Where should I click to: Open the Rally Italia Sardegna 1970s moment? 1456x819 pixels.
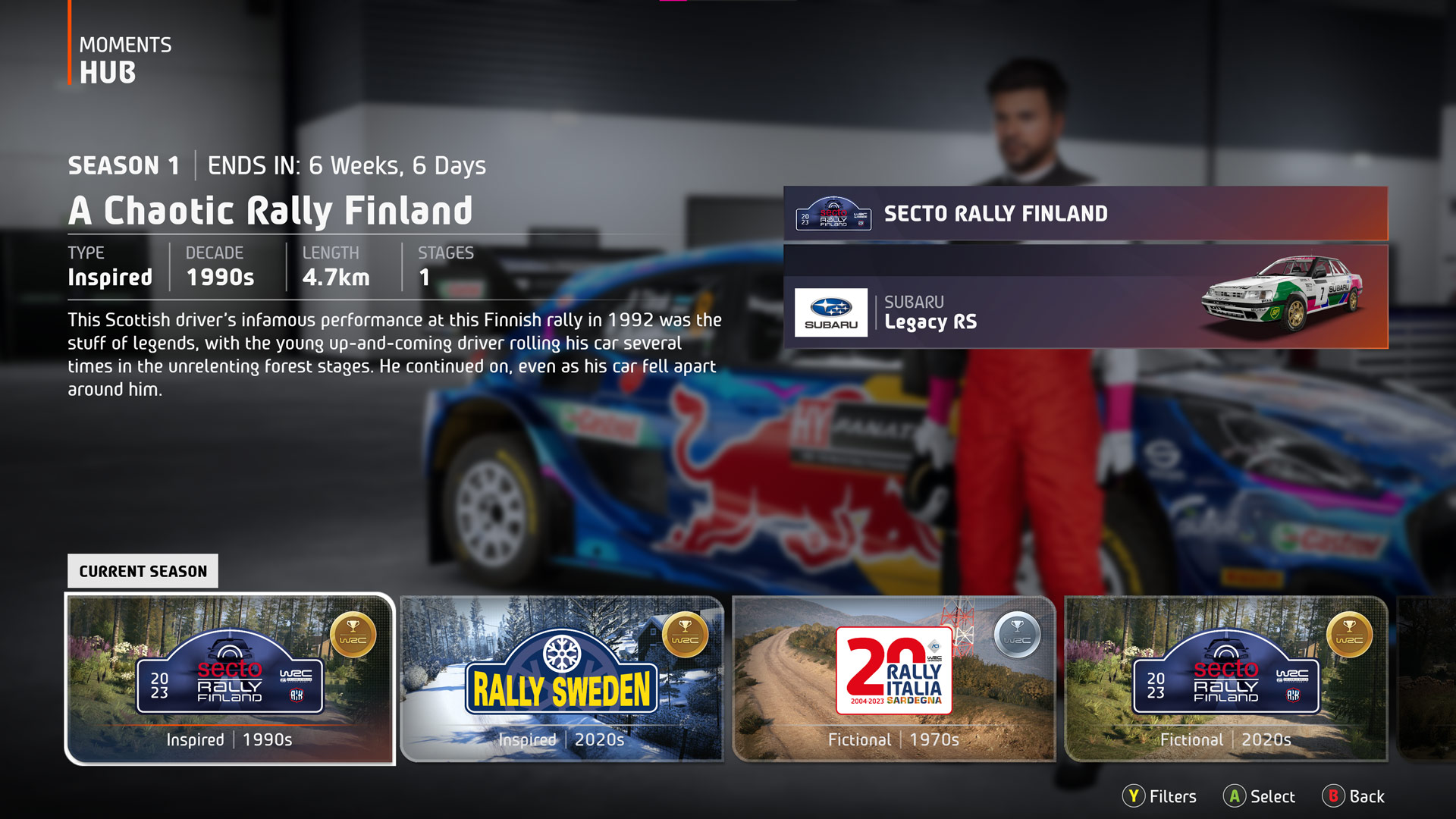tap(894, 678)
